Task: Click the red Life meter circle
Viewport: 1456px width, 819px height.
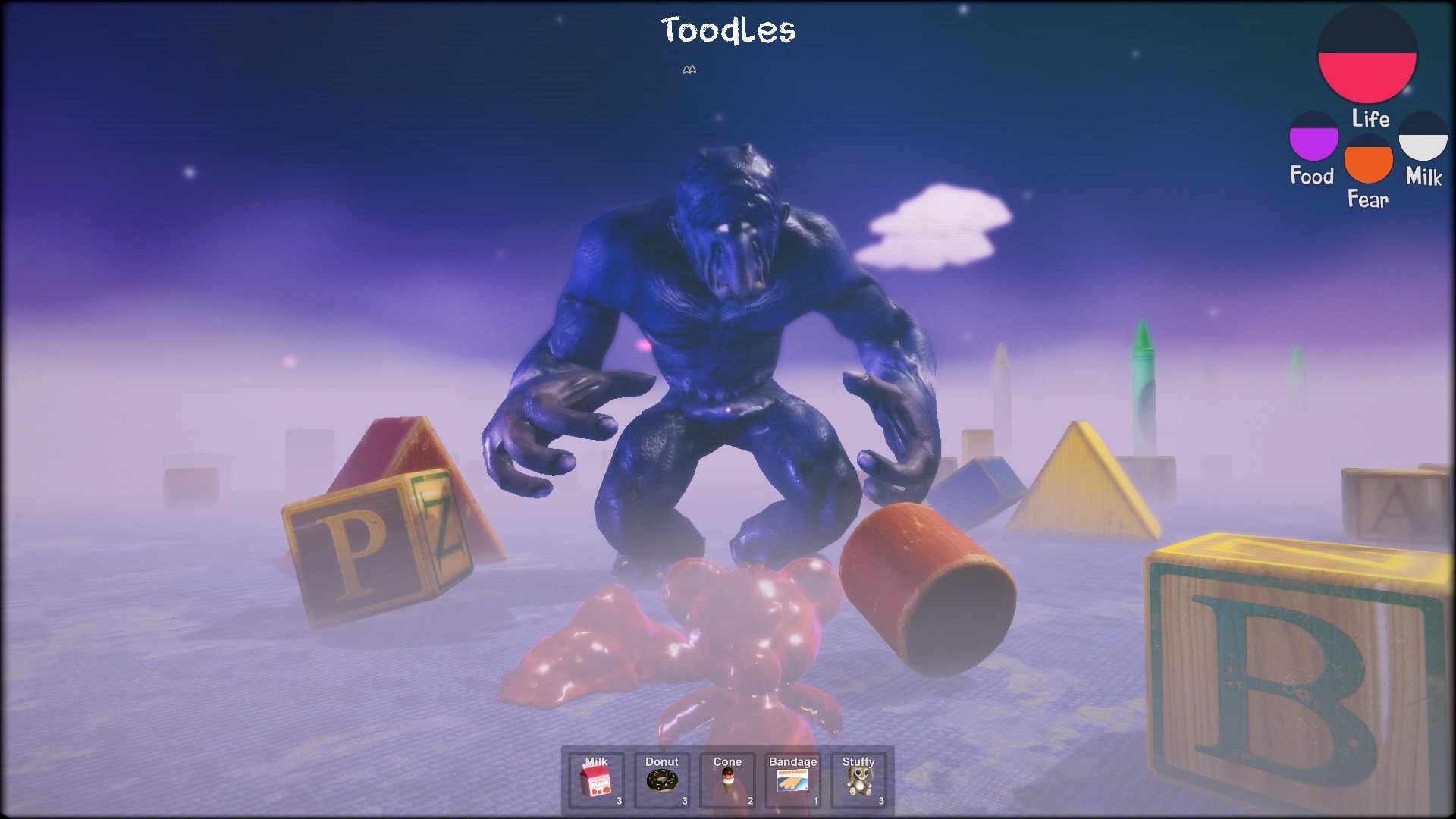Action: point(1368,53)
